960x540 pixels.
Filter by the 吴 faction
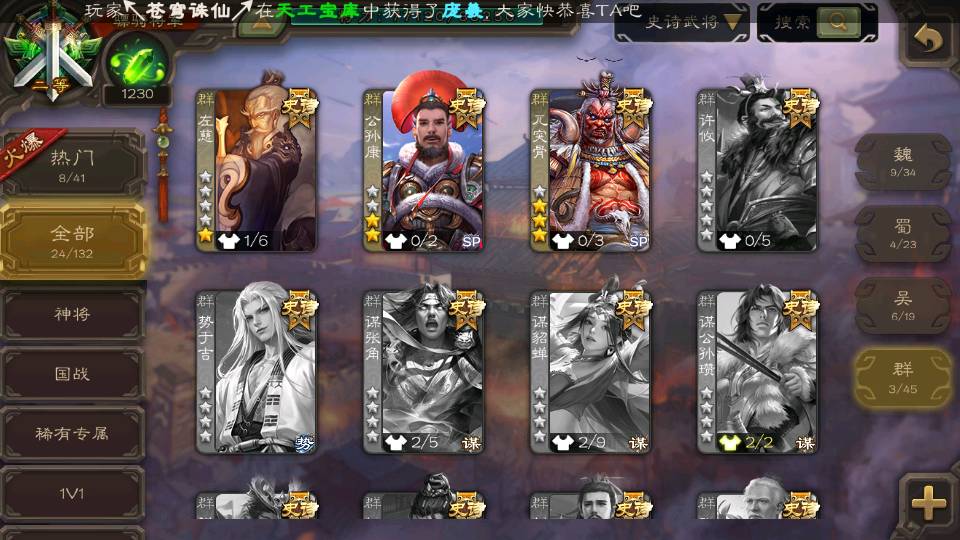pyautogui.click(x=903, y=305)
